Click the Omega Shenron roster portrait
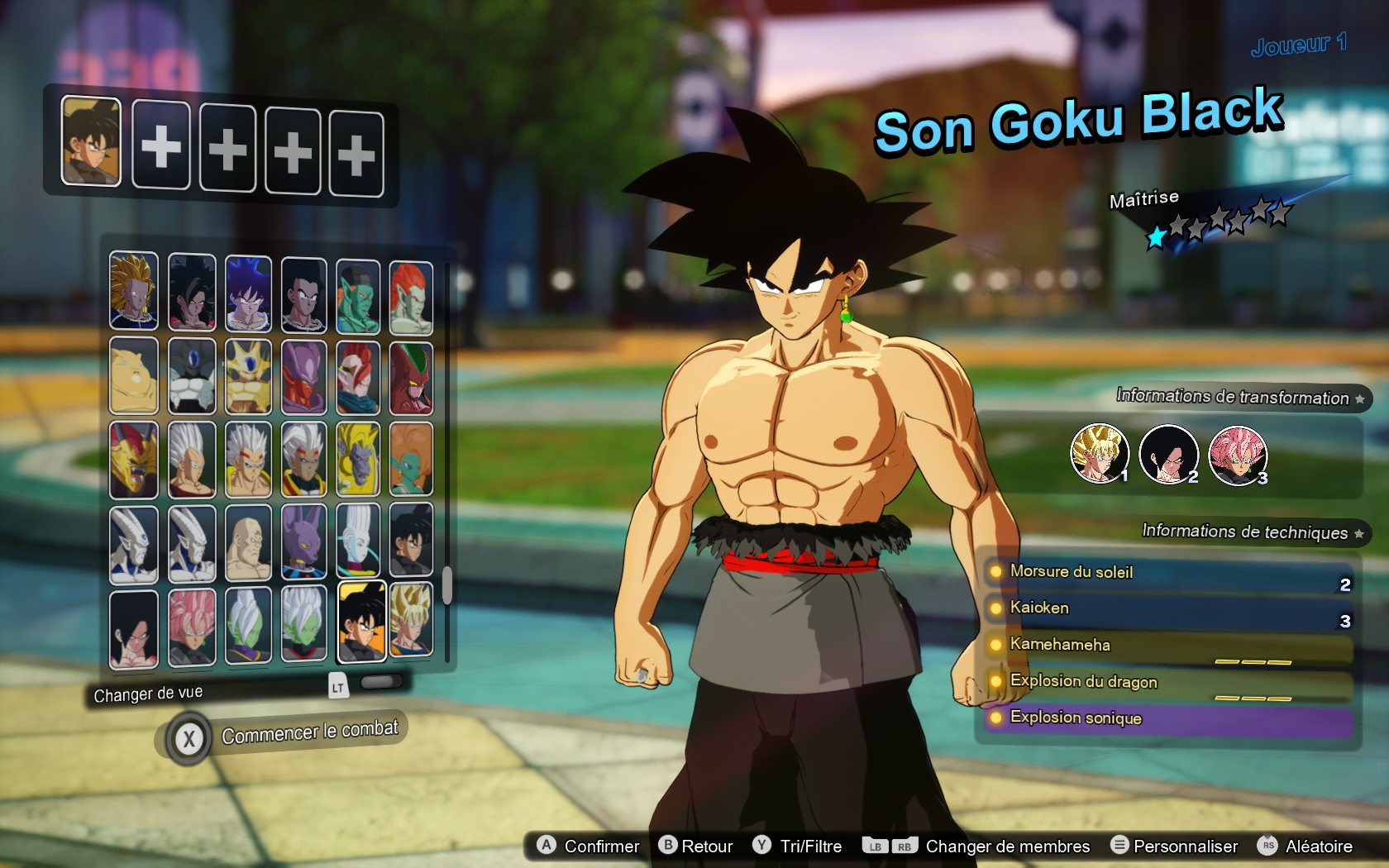The image size is (1389, 868). (133, 460)
